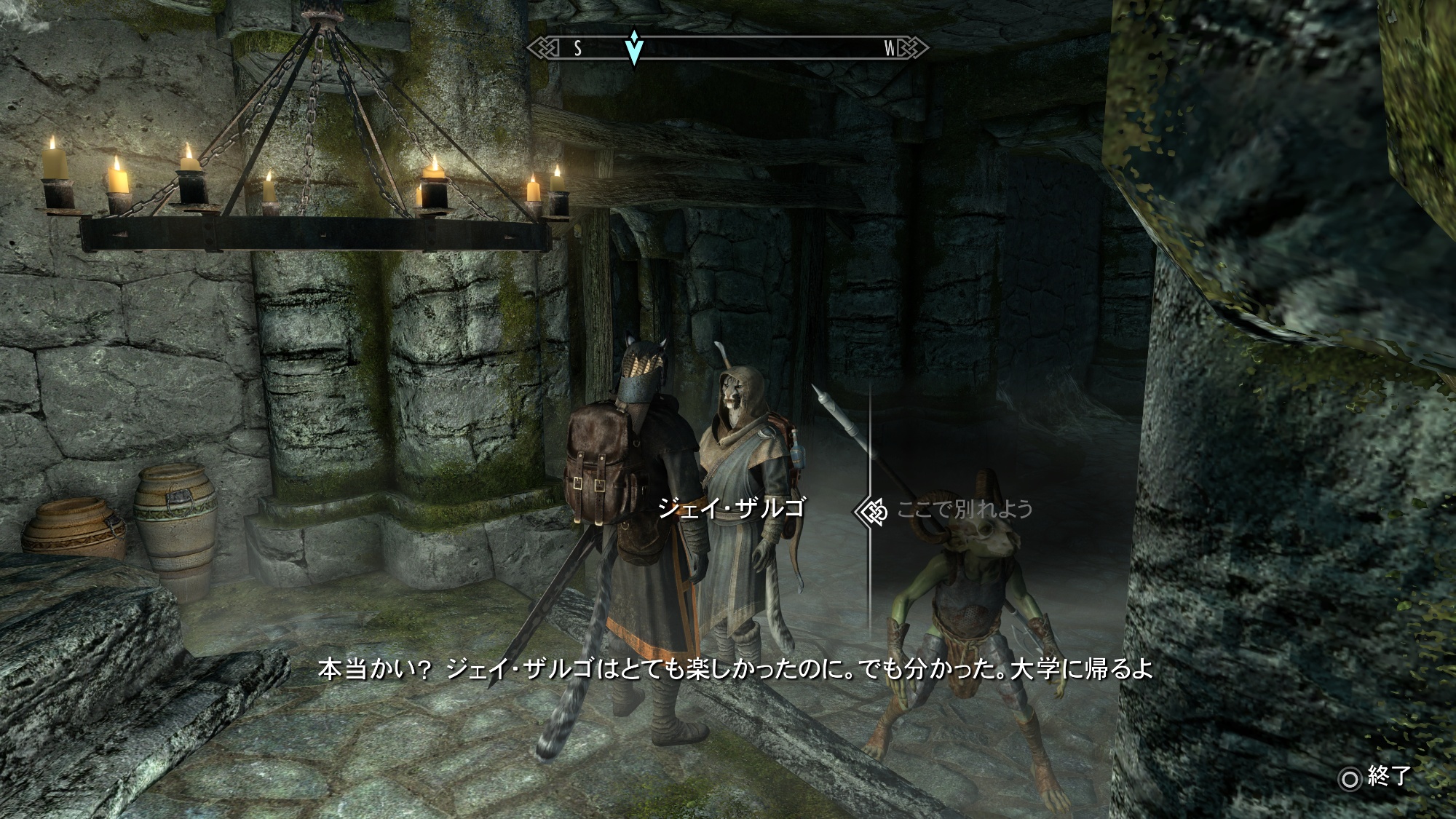
Task: Choose the ここで別れよう dialogue option
Action: (965, 509)
